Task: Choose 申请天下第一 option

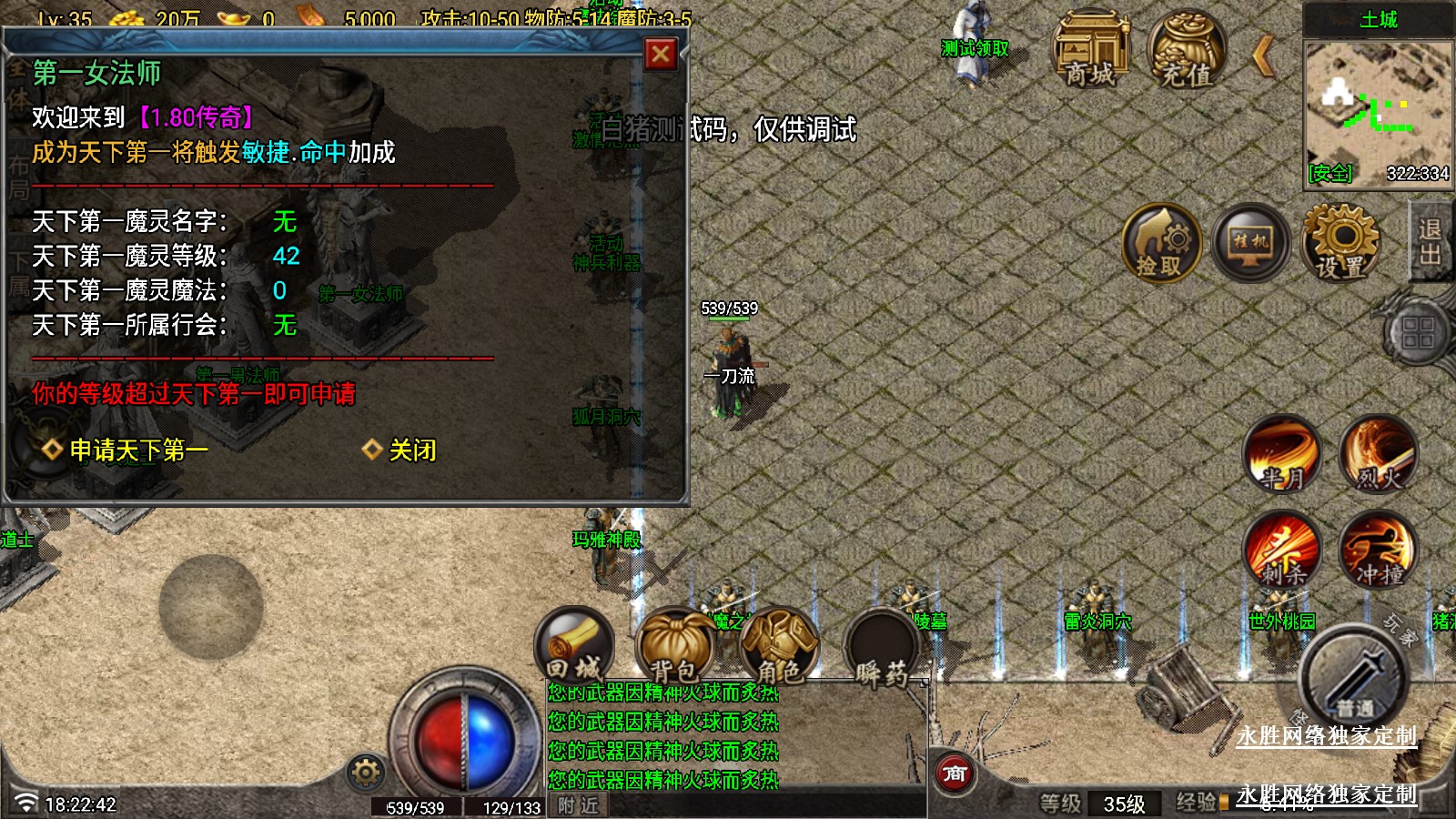Action: coord(138,450)
